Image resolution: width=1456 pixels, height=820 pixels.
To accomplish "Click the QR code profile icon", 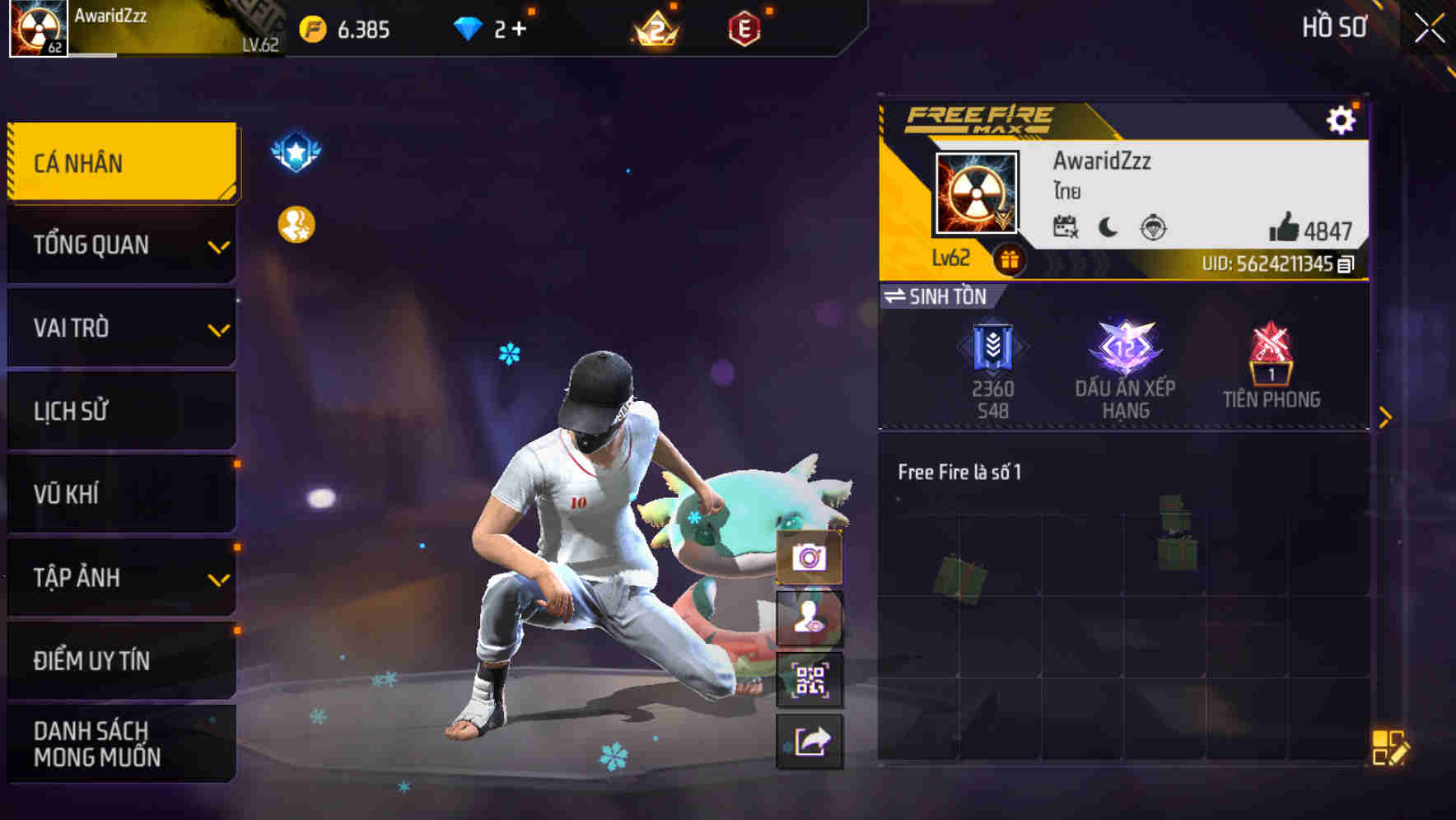I will click(810, 679).
